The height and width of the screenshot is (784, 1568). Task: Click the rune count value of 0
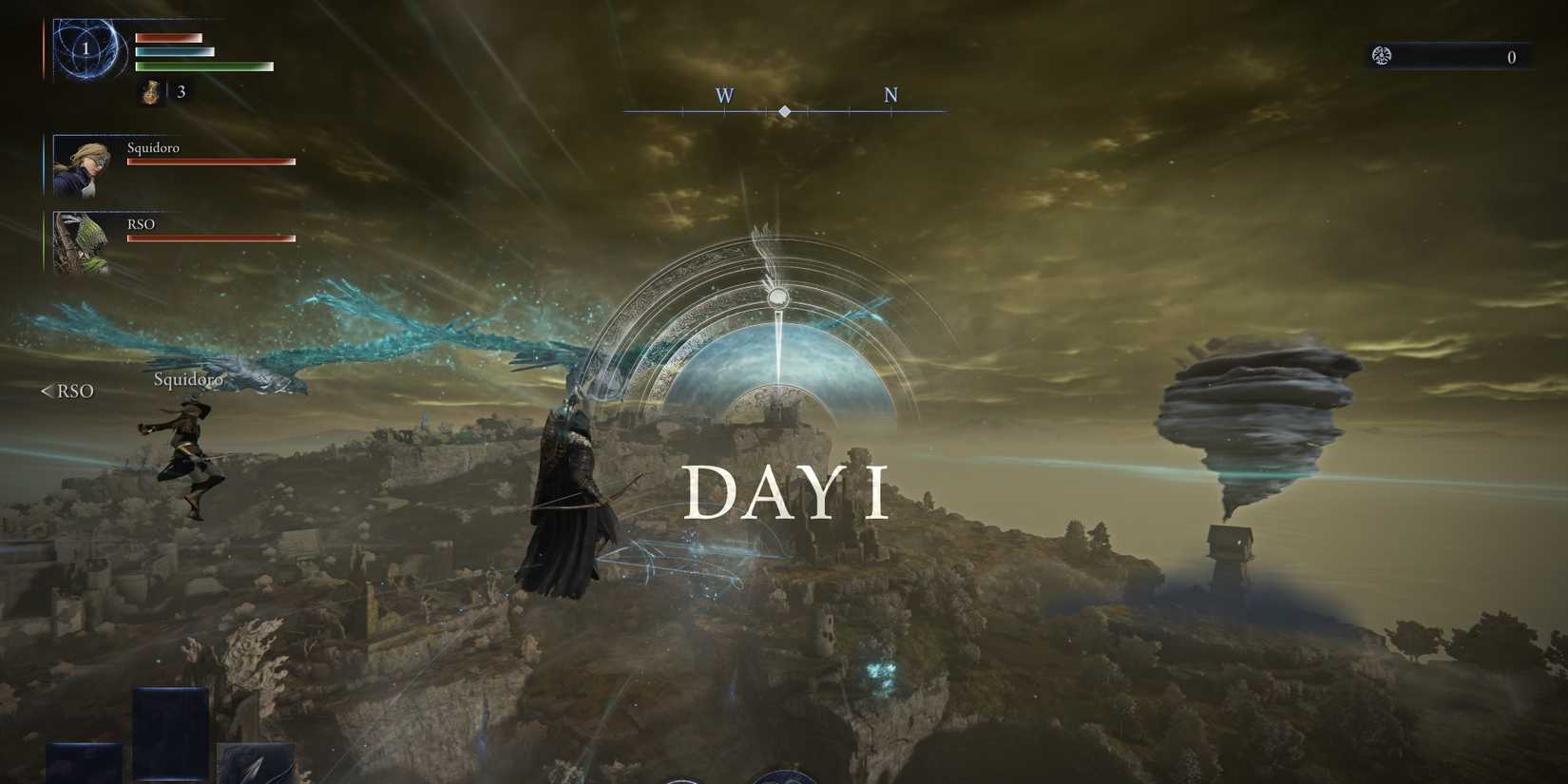(x=1512, y=57)
